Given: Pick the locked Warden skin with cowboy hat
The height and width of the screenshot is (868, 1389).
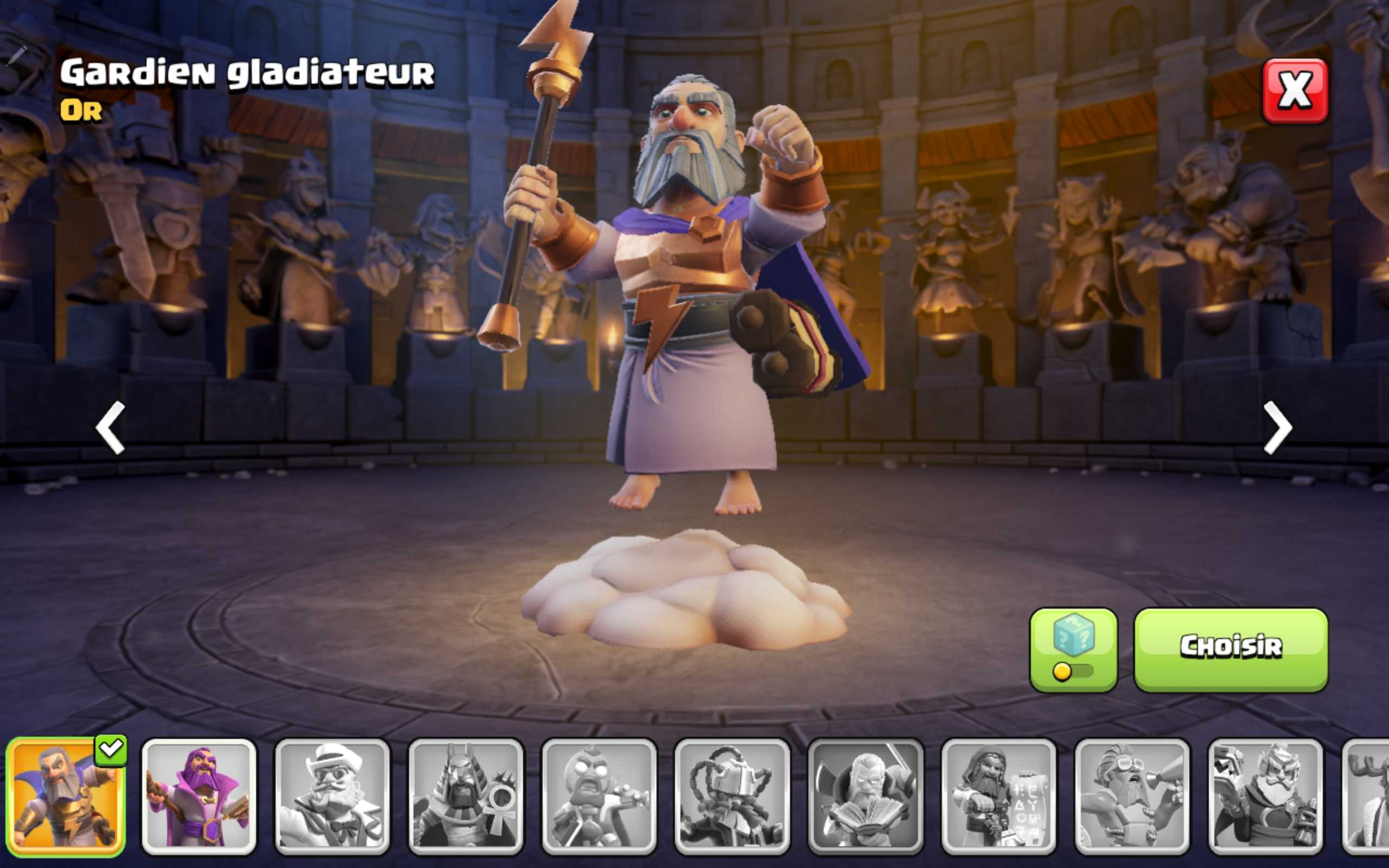Looking at the screenshot, I should (332, 796).
